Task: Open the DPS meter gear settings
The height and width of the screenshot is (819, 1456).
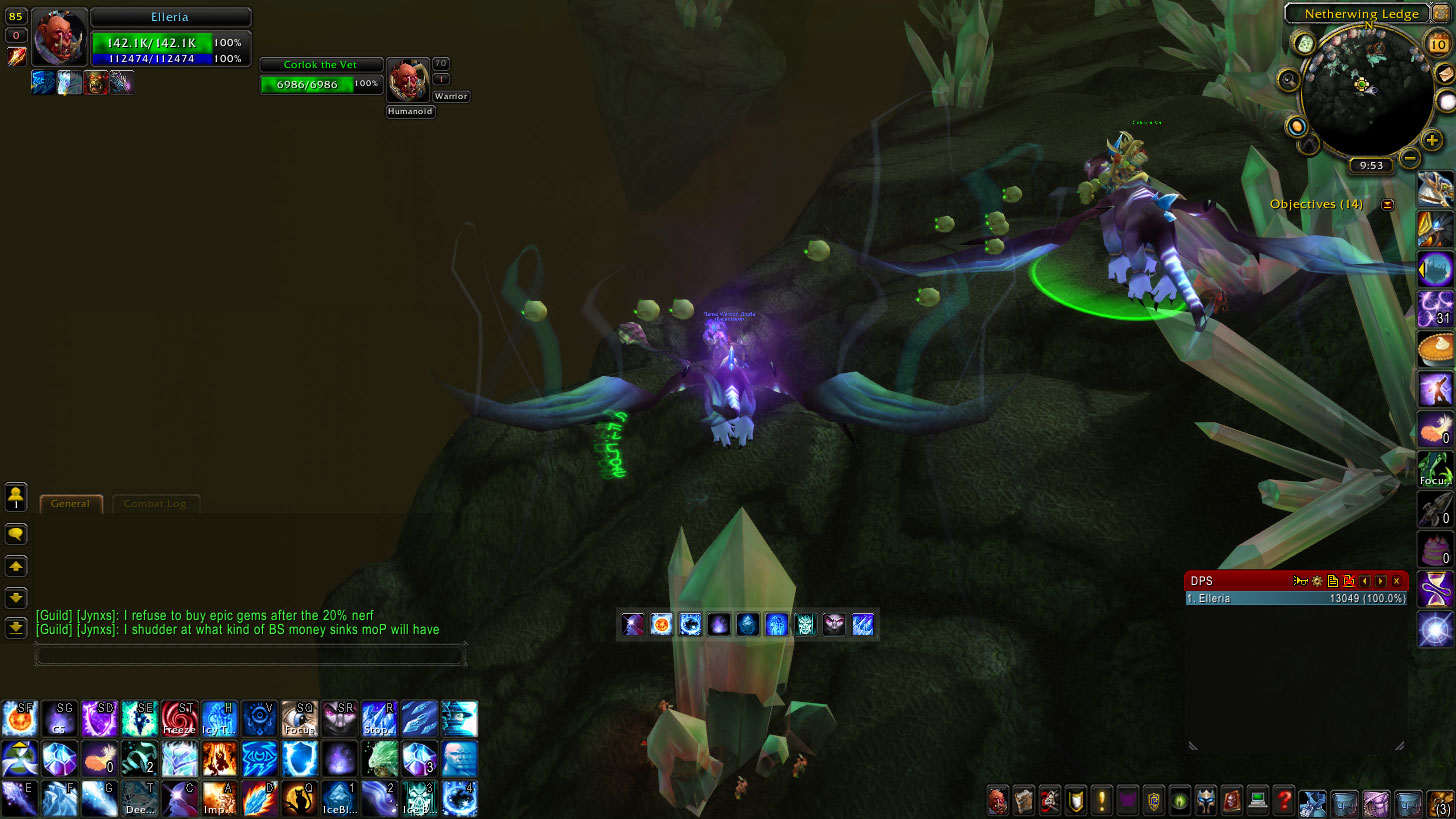Action: 1317,581
